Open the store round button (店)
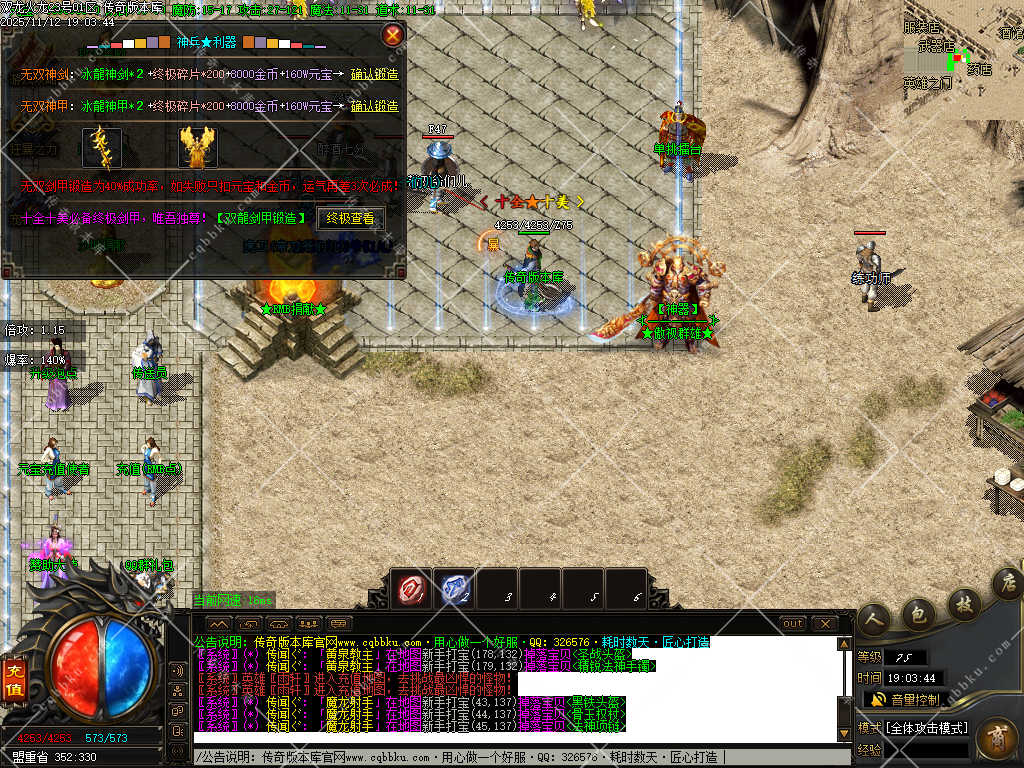Screen dimensions: 1024x768 click(1007, 582)
